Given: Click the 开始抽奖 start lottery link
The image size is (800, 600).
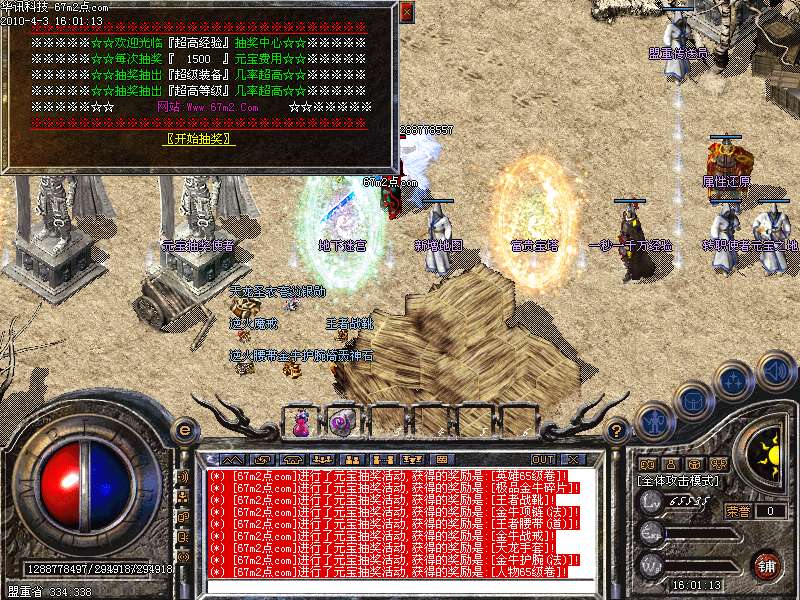Looking at the screenshot, I should pos(198,139).
